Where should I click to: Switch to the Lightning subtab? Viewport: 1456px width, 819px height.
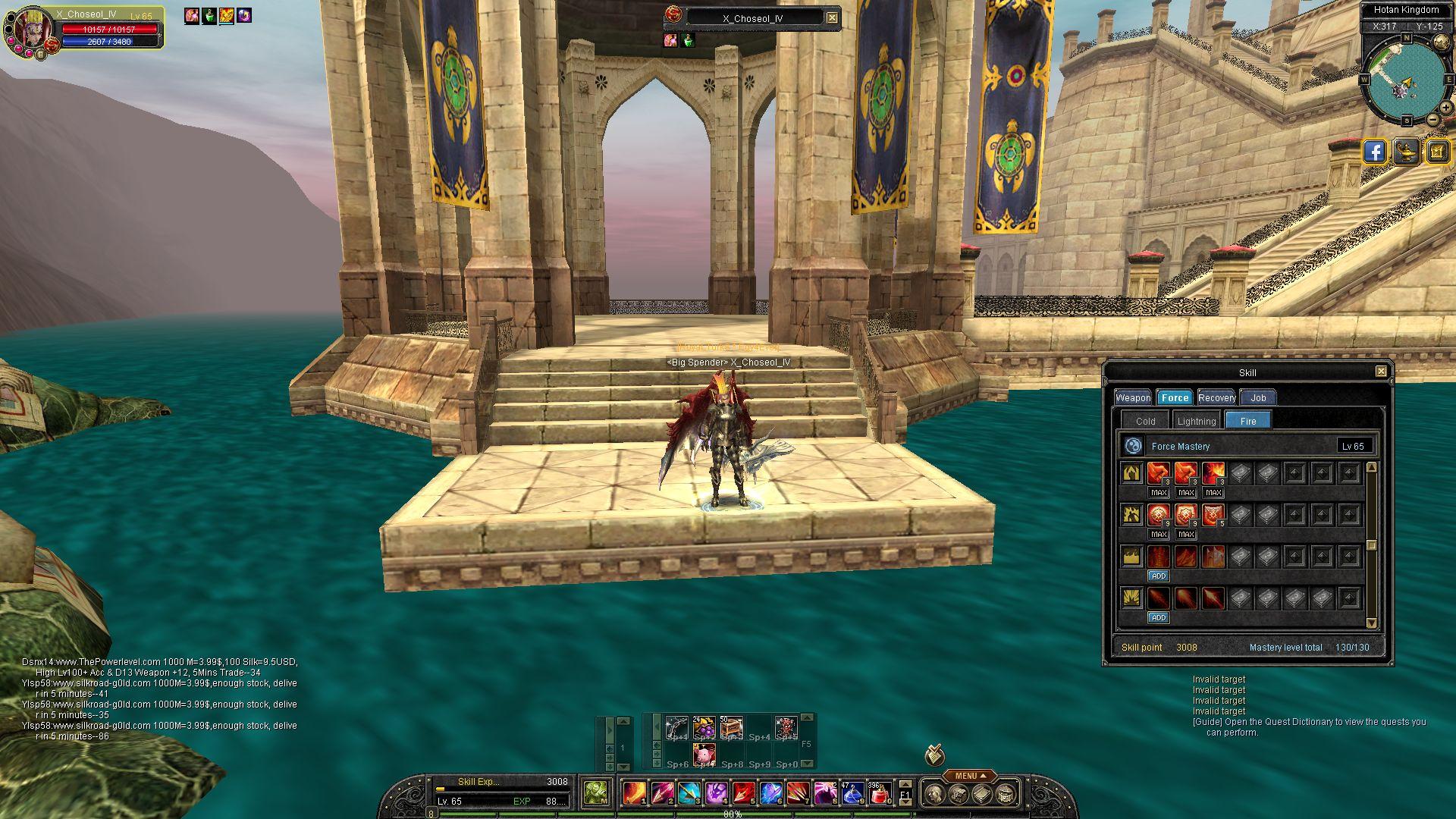pyautogui.click(x=1197, y=421)
